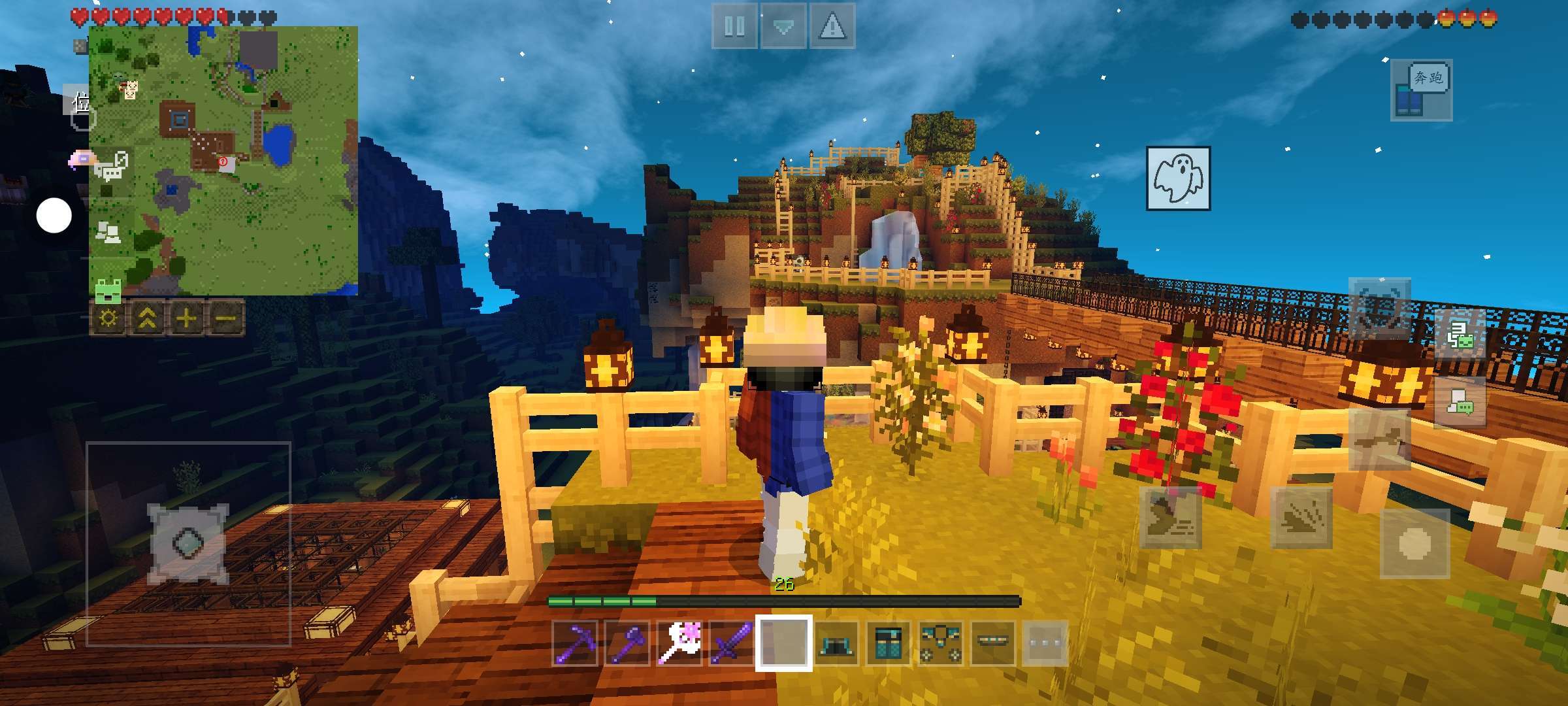Pause the game with the pause button
The image size is (1568, 706).
[x=734, y=27]
